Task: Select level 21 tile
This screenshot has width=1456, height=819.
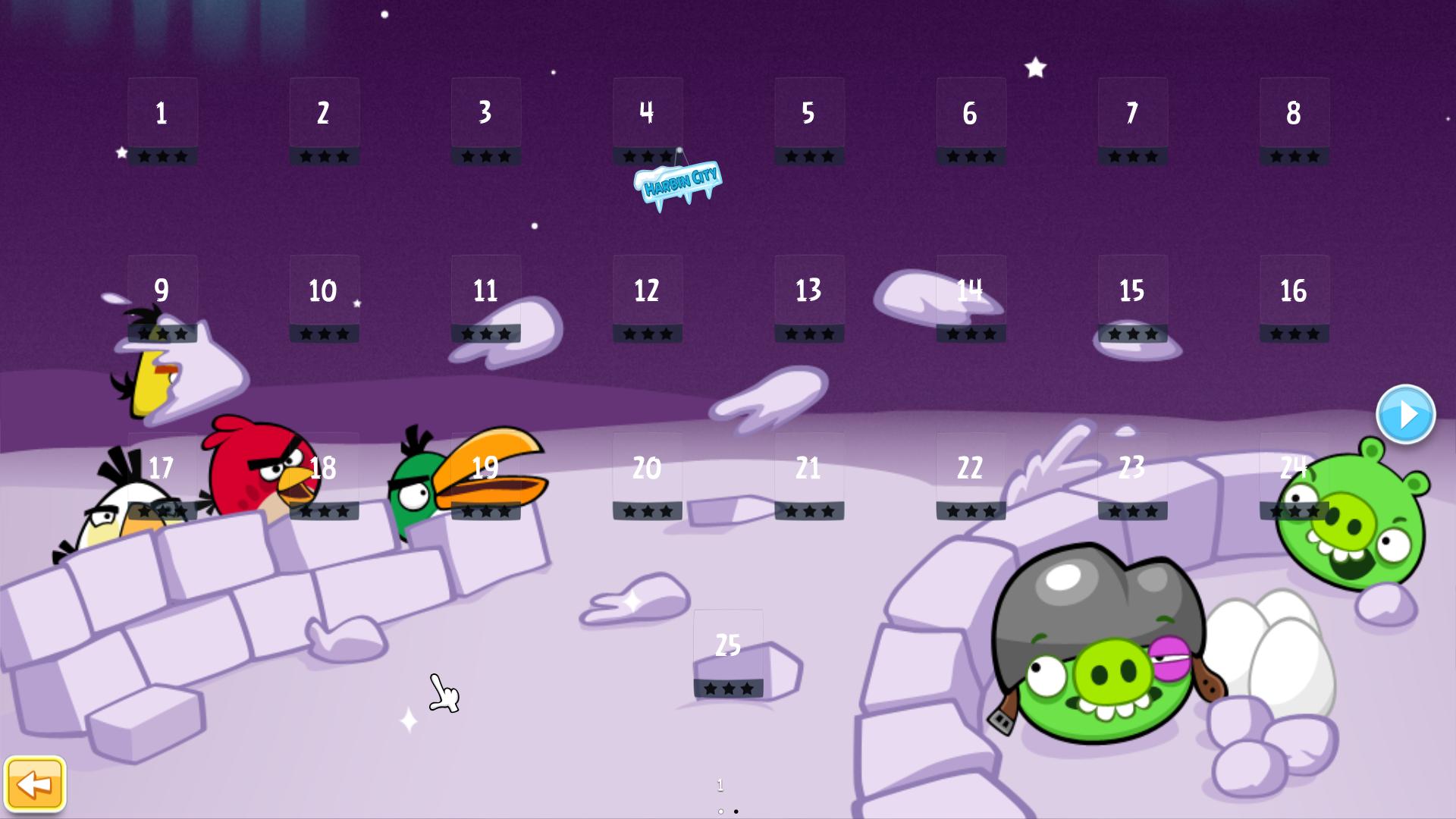Action: pos(808,475)
